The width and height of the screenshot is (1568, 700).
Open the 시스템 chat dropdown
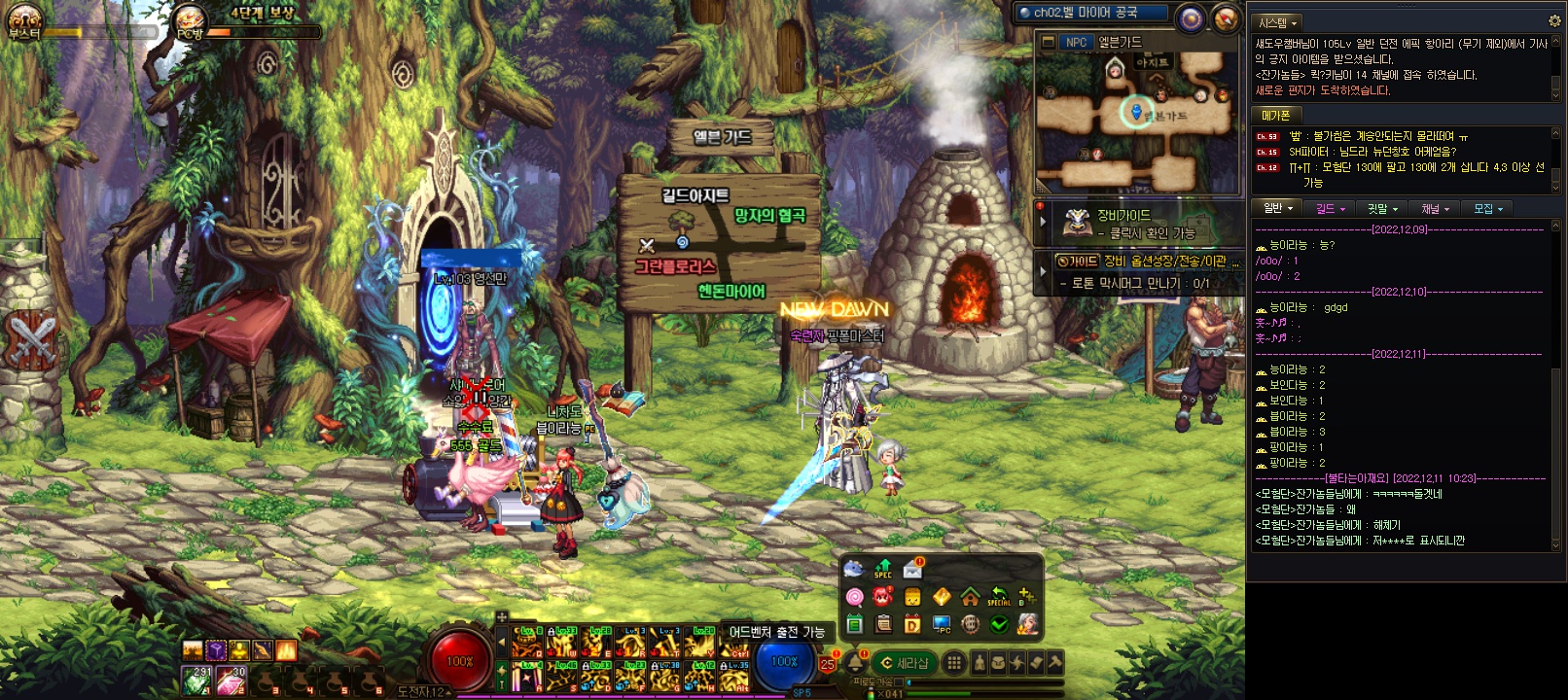pyautogui.click(x=1277, y=21)
